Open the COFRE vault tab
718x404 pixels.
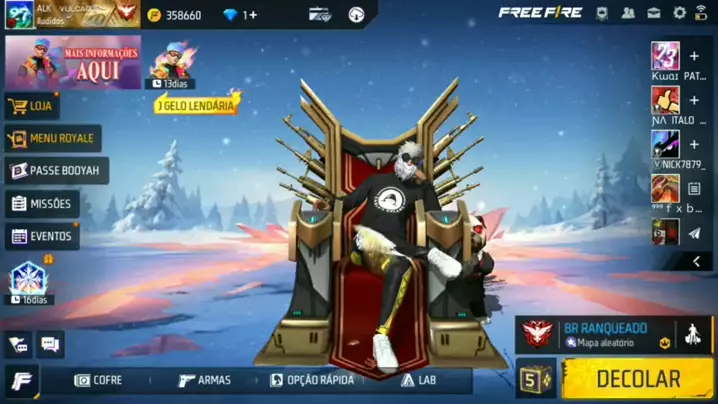tap(99, 381)
